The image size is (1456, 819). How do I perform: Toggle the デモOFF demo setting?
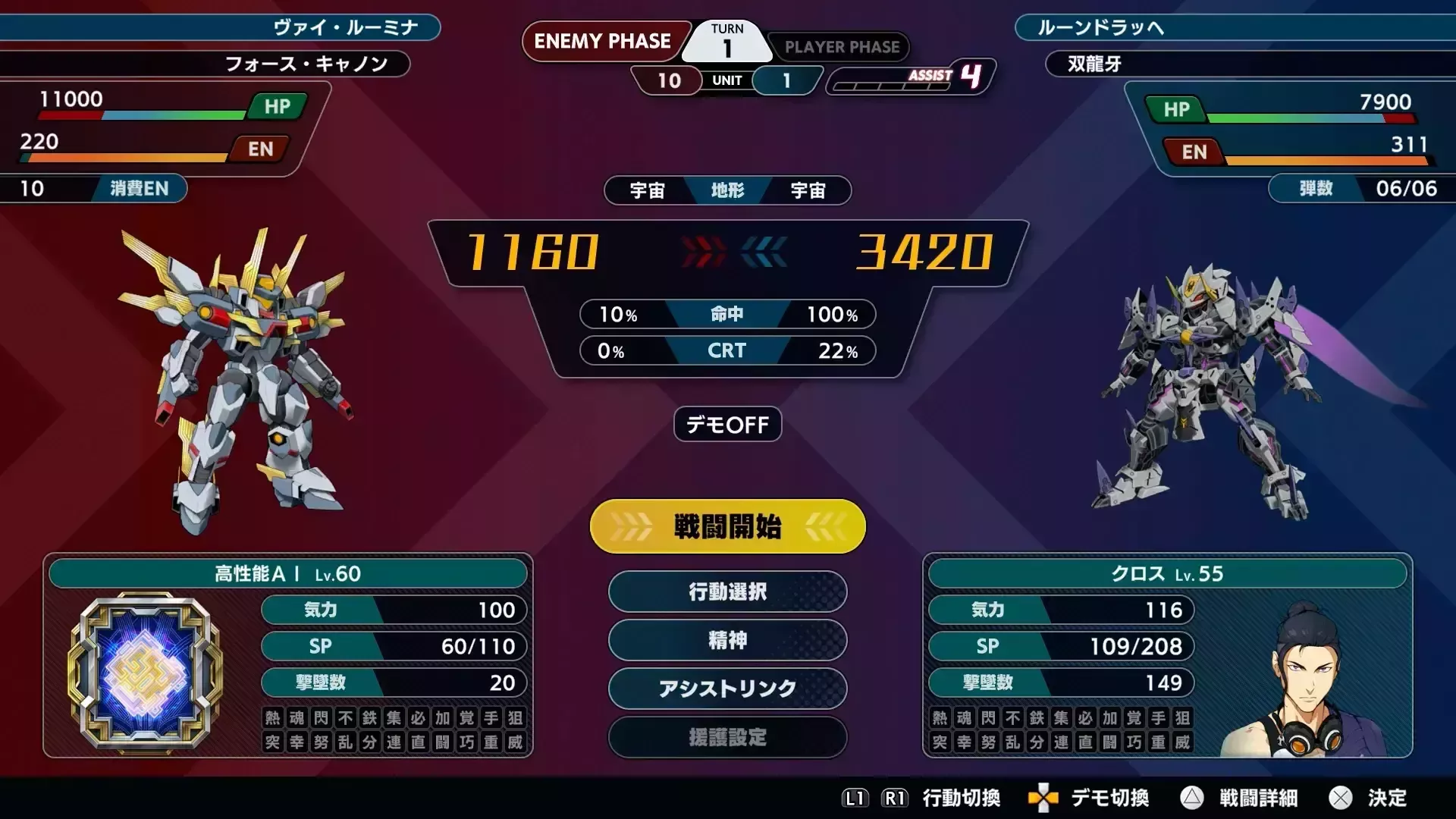(x=726, y=425)
